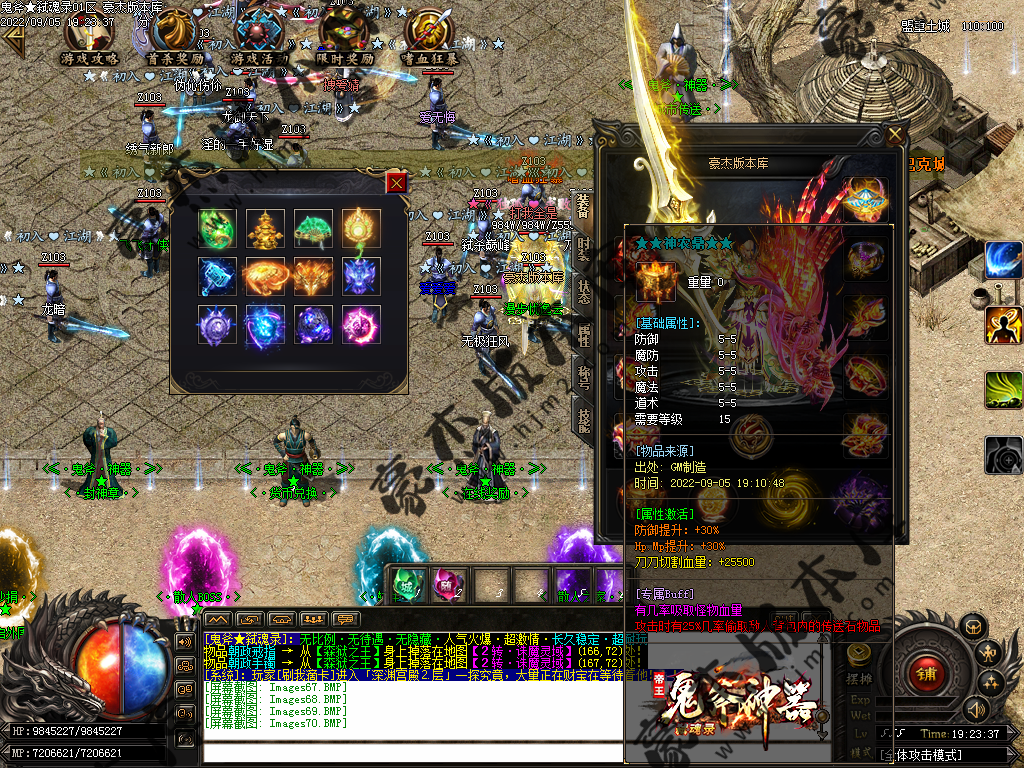
Task: Open the red 铺 shop button
Action: [927, 674]
